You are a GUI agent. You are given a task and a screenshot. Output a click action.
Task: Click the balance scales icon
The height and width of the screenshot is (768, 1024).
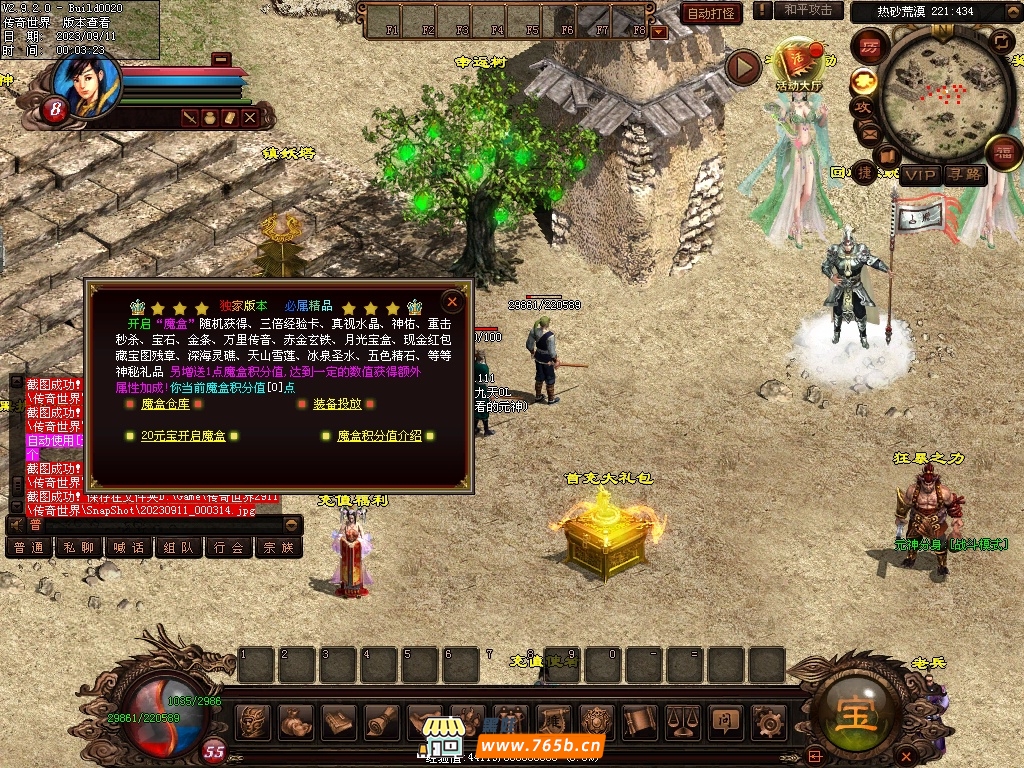point(682,720)
